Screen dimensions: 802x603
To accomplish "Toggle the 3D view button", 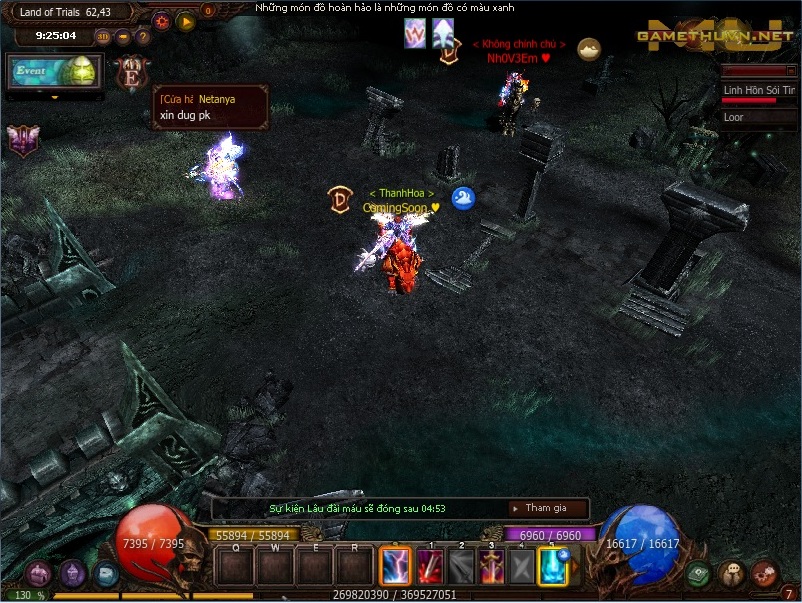I will click(x=105, y=37).
